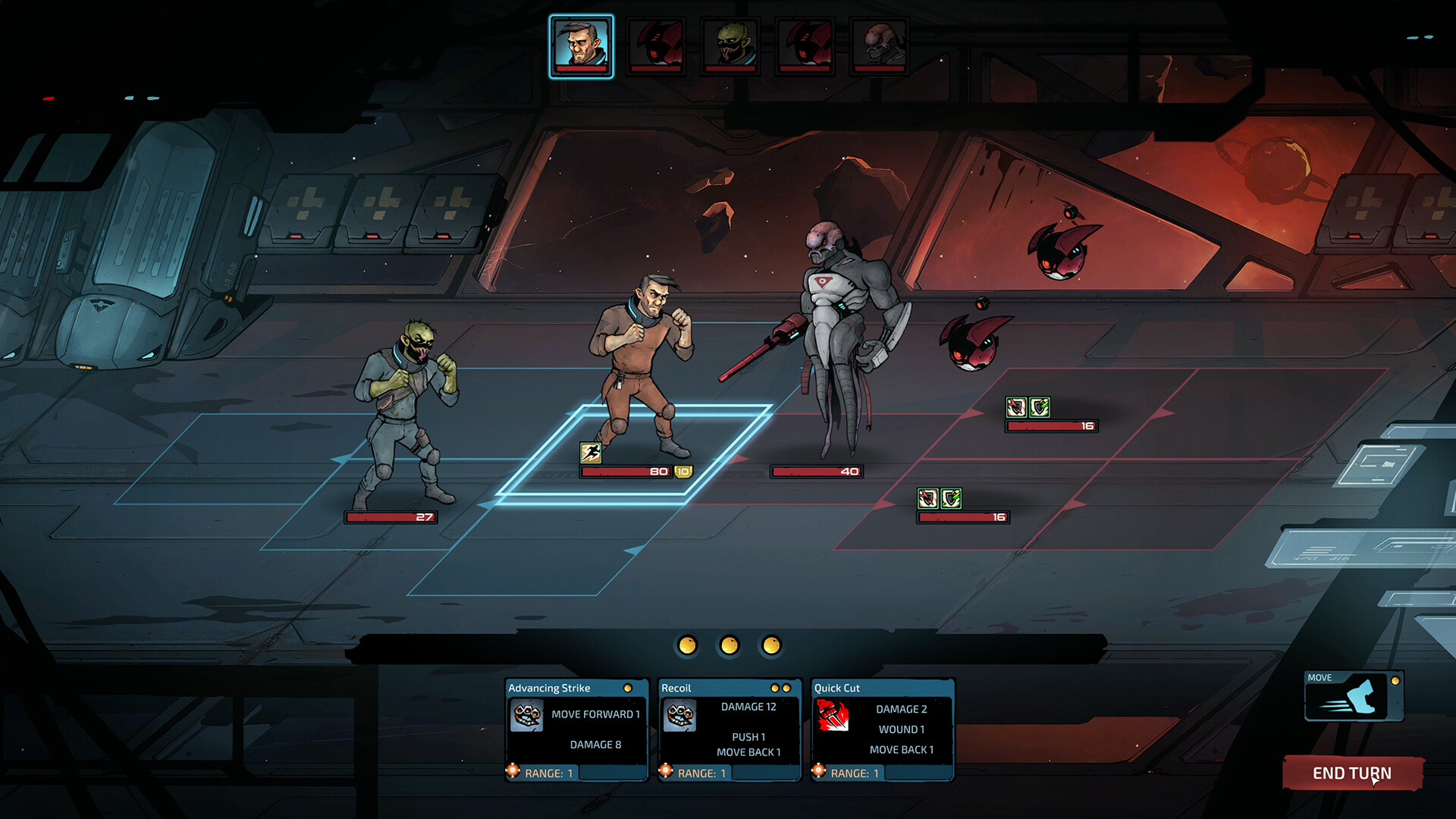Viewport: 1456px width, 819px height.
Task: Select the Advancing Strike ability icon
Action: pos(528,716)
